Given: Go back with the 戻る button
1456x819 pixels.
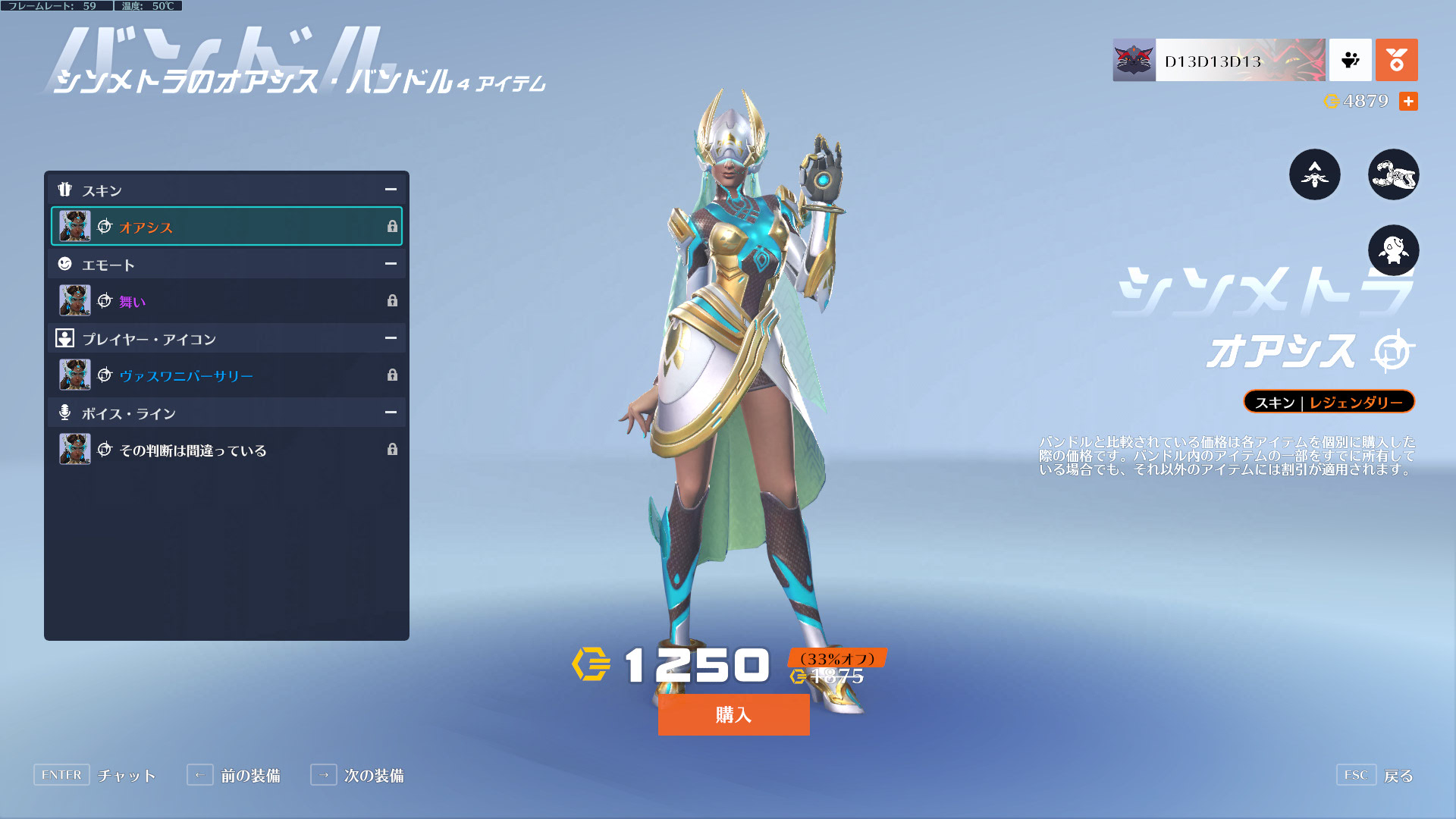Looking at the screenshot, I should pyautogui.click(x=1375, y=775).
